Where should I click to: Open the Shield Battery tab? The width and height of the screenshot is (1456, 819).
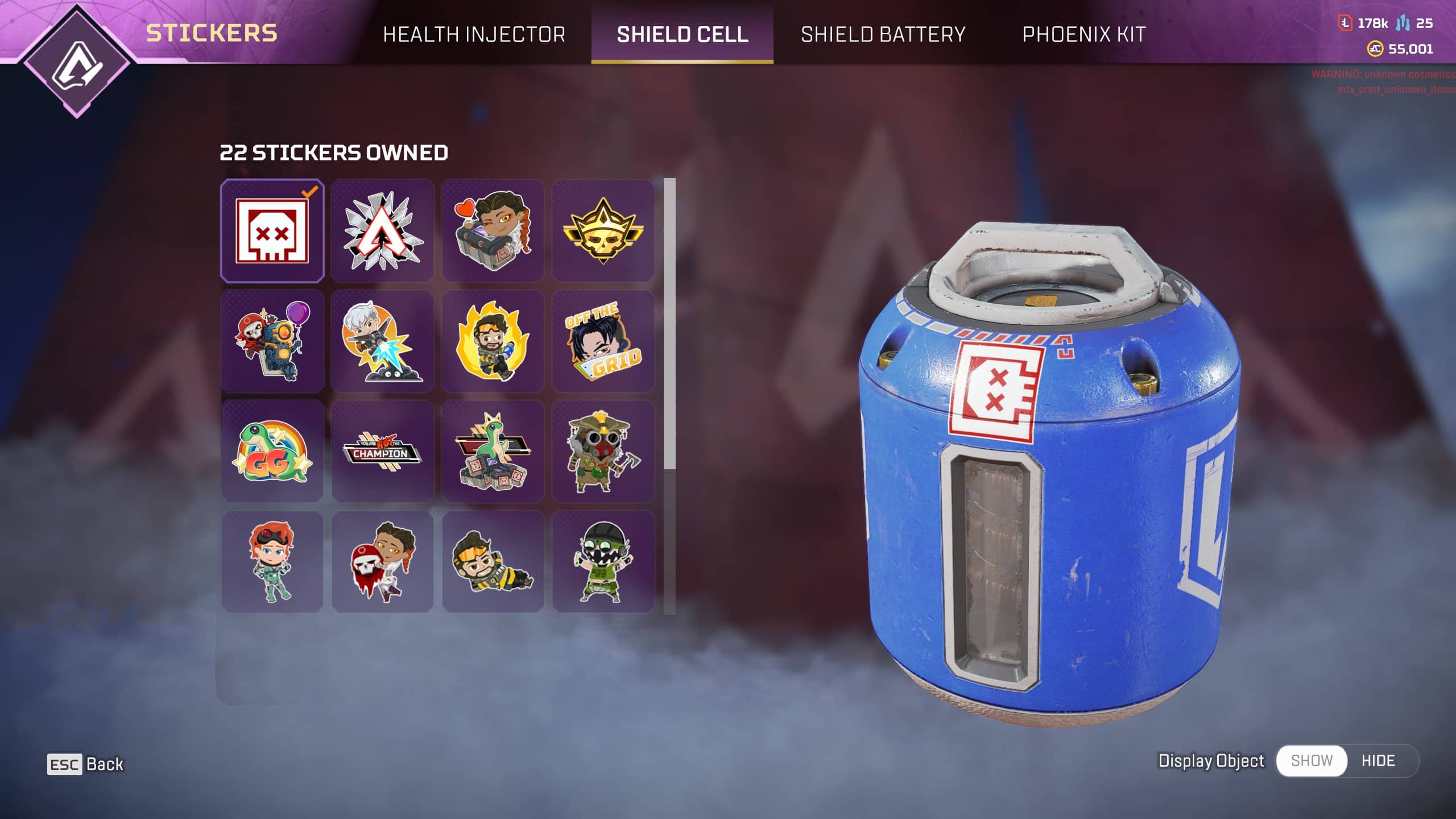[x=883, y=34]
